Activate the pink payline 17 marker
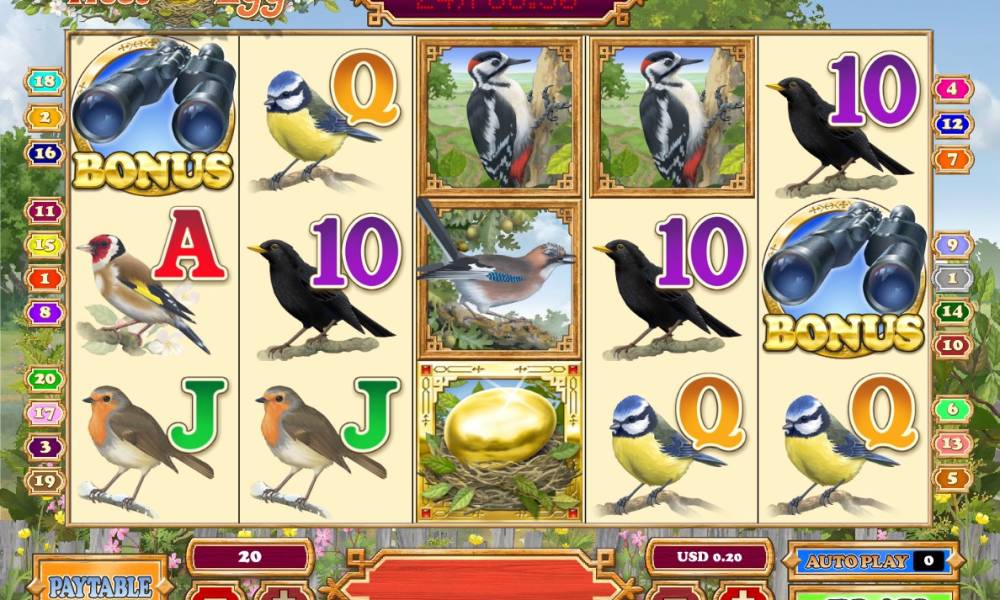This screenshot has width=1000, height=600. [x=45, y=412]
